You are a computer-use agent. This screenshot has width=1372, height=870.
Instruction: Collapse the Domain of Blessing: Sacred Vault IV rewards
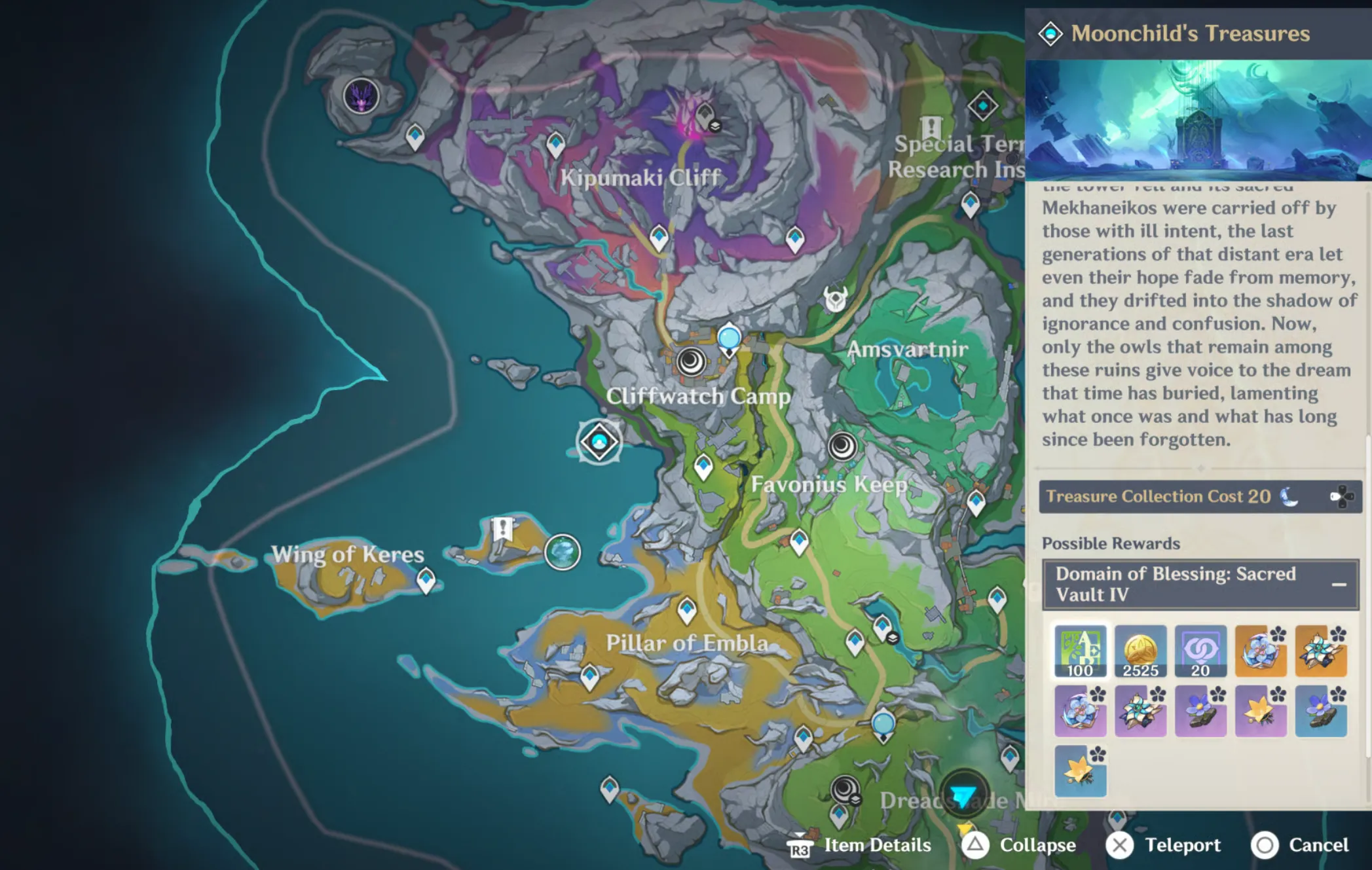[1339, 584]
